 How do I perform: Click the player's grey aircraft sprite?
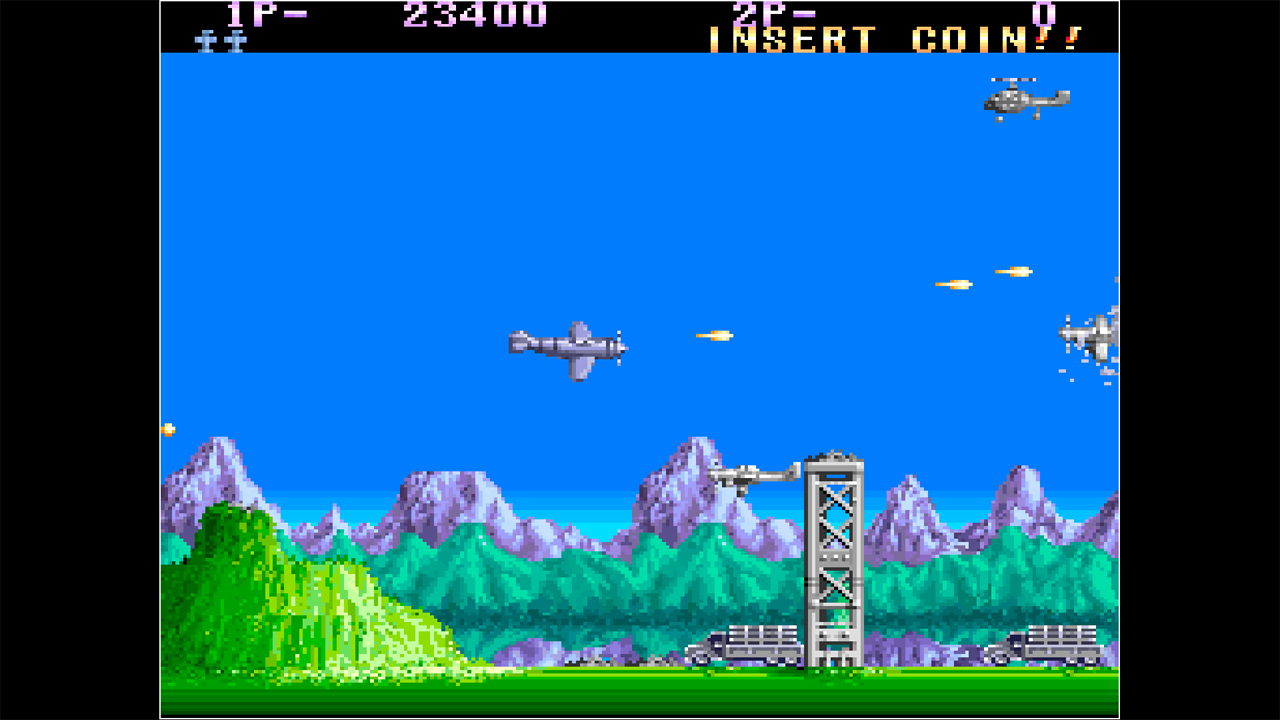(x=565, y=345)
